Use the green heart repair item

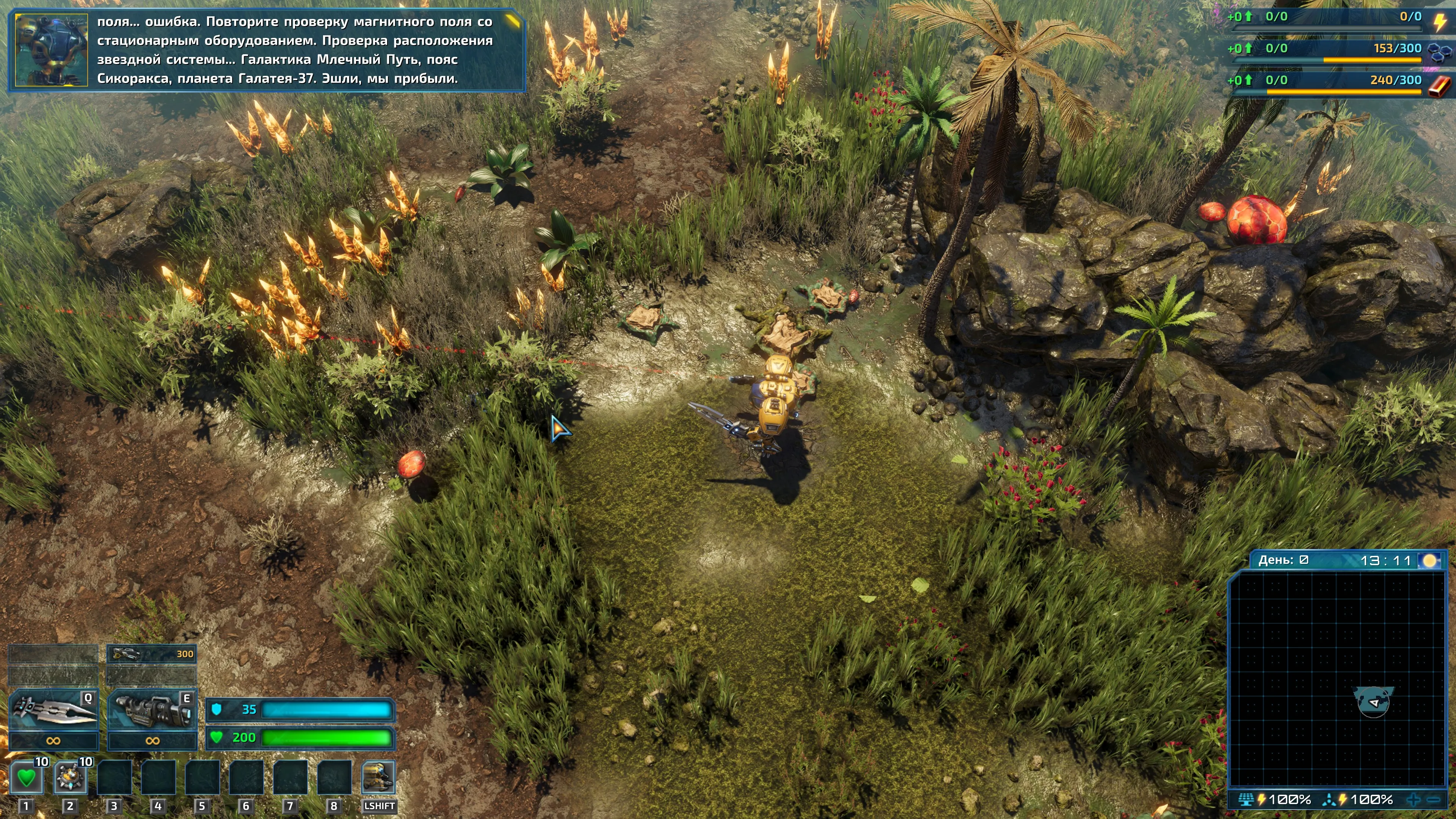click(x=26, y=778)
